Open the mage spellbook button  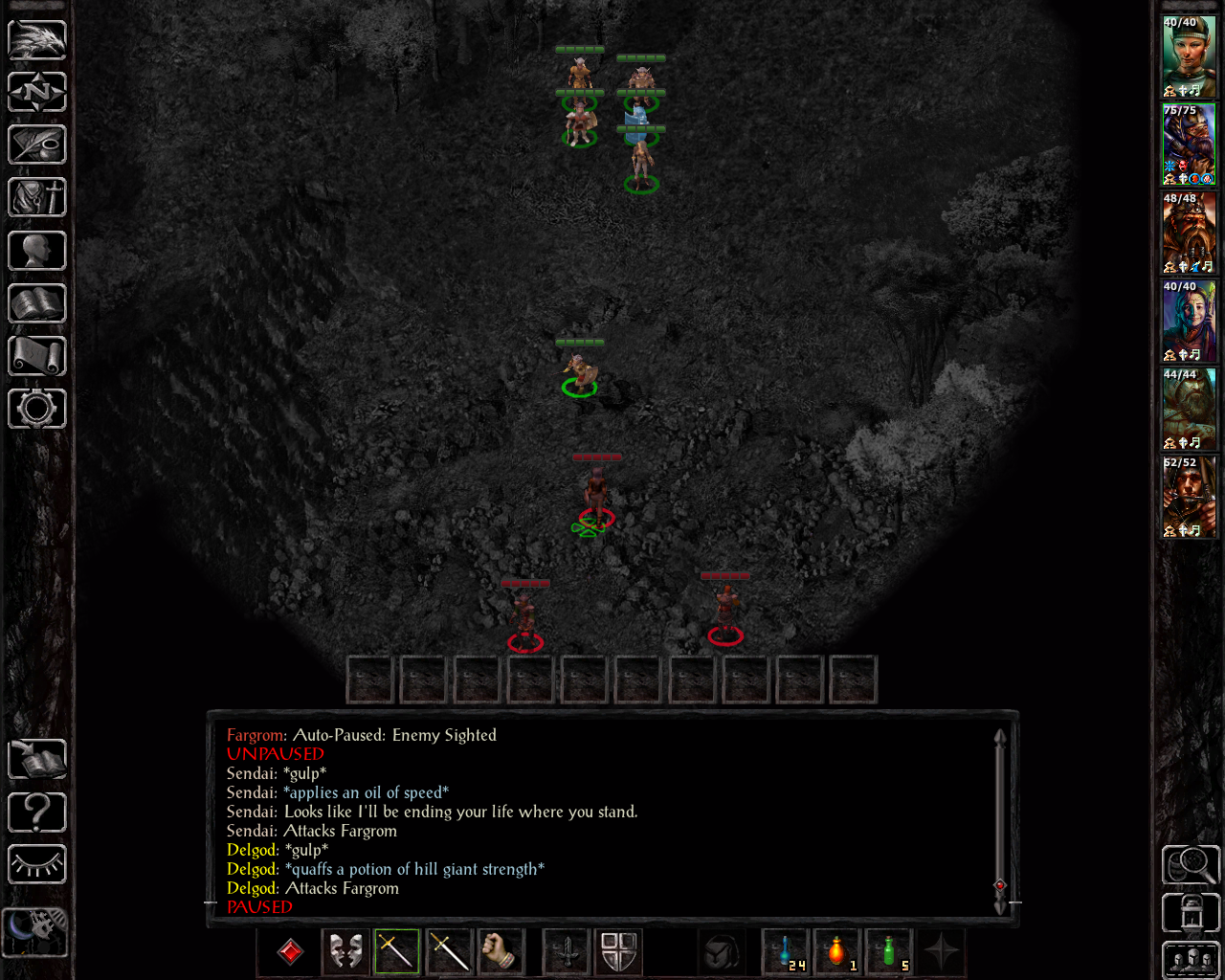tap(37, 303)
